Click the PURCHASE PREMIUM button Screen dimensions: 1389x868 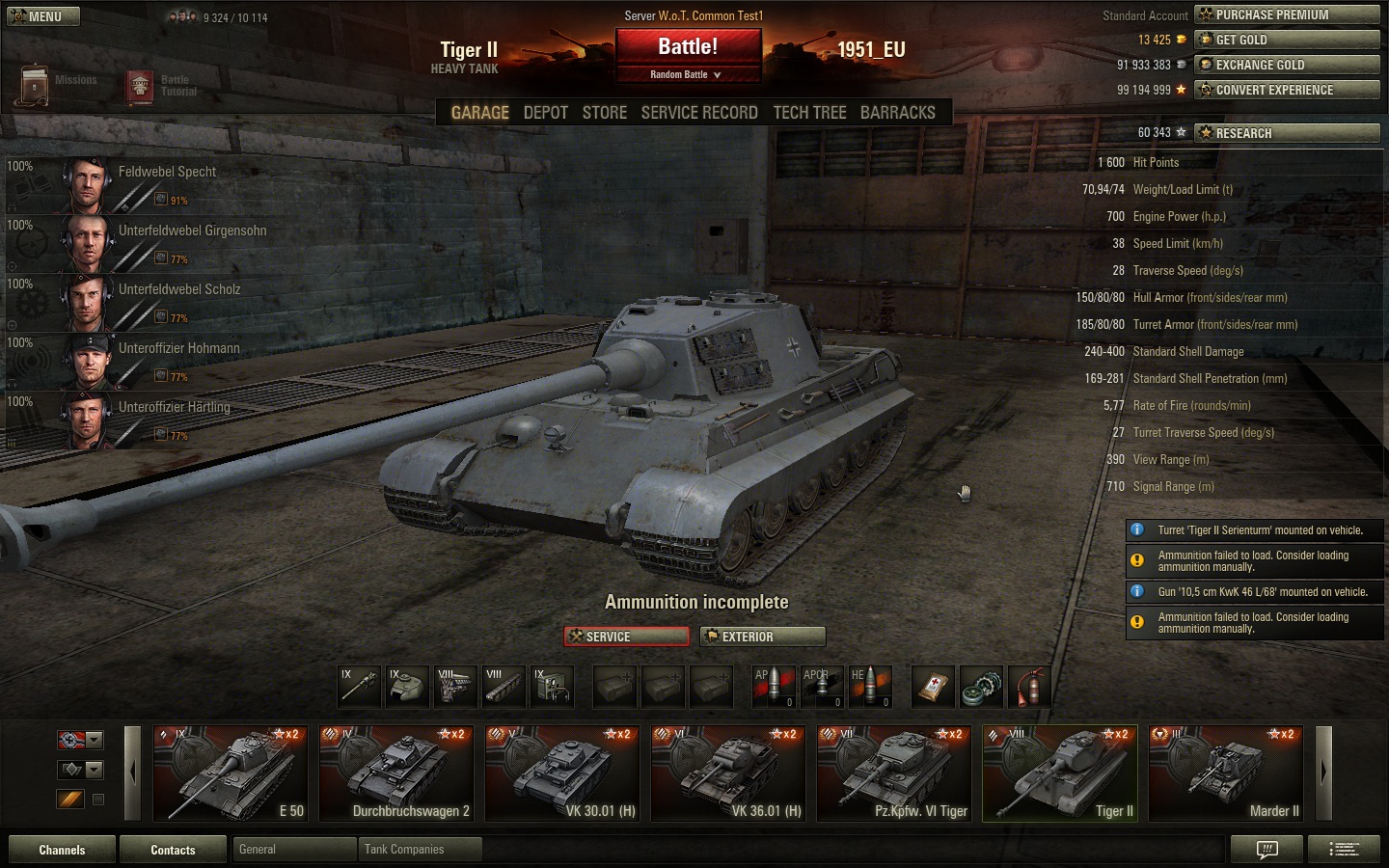1287,14
